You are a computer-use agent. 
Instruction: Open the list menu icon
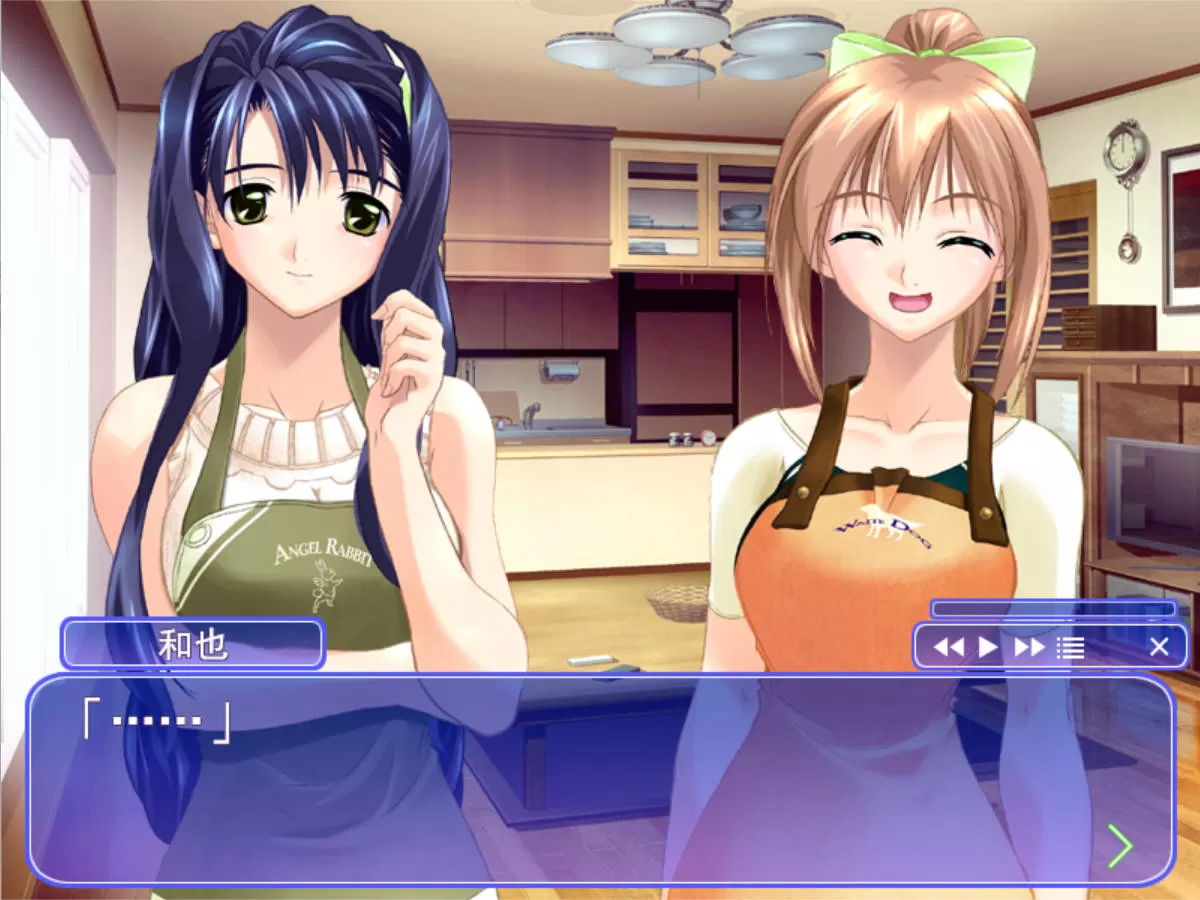tap(1070, 647)
